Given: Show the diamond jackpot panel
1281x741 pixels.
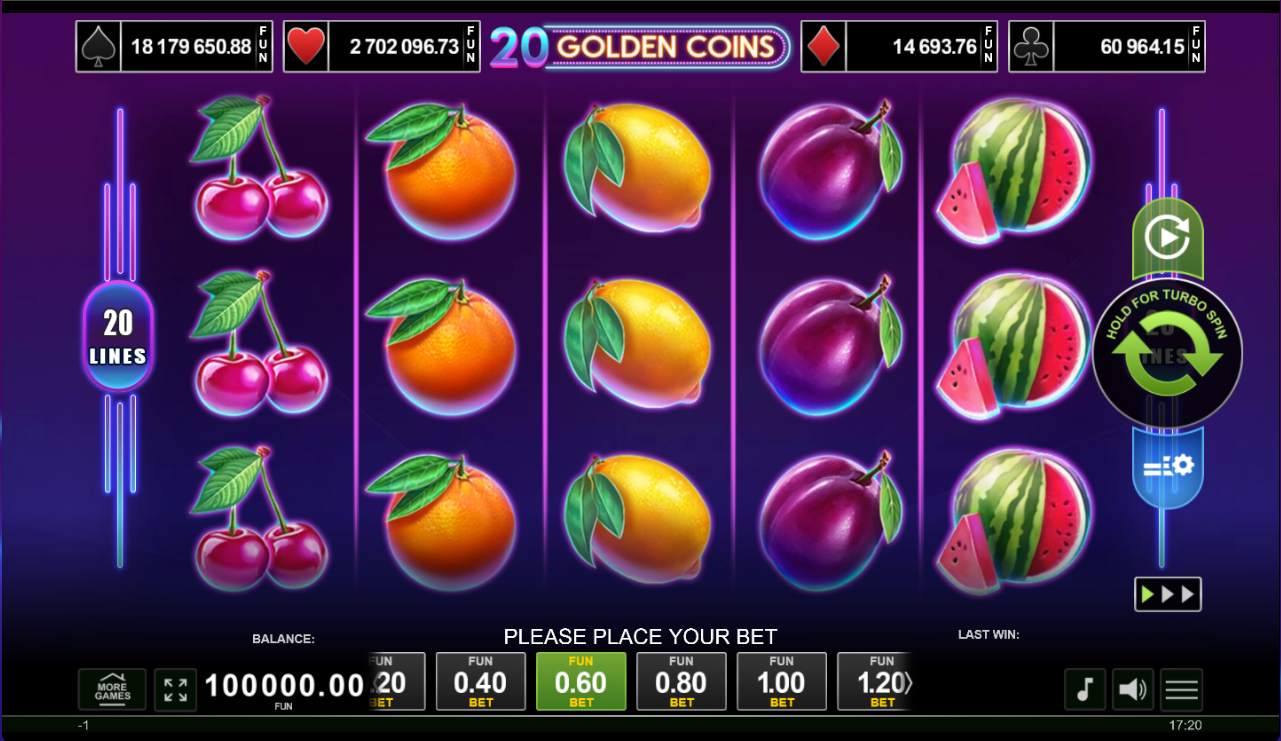Looking at the screenshot, I should coord(900,47).
